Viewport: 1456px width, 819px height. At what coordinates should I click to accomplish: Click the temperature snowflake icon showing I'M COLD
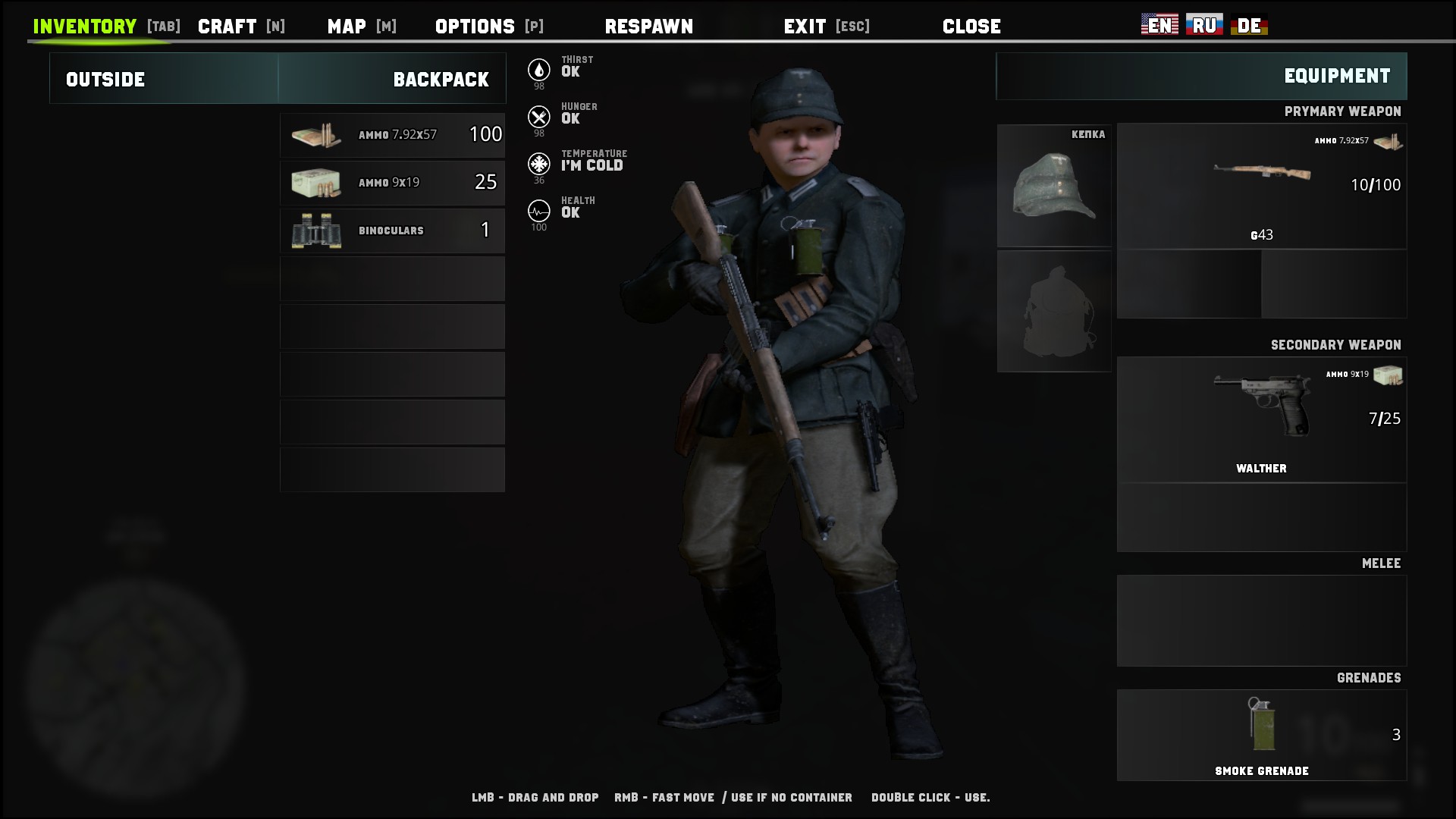click(539, 162)
